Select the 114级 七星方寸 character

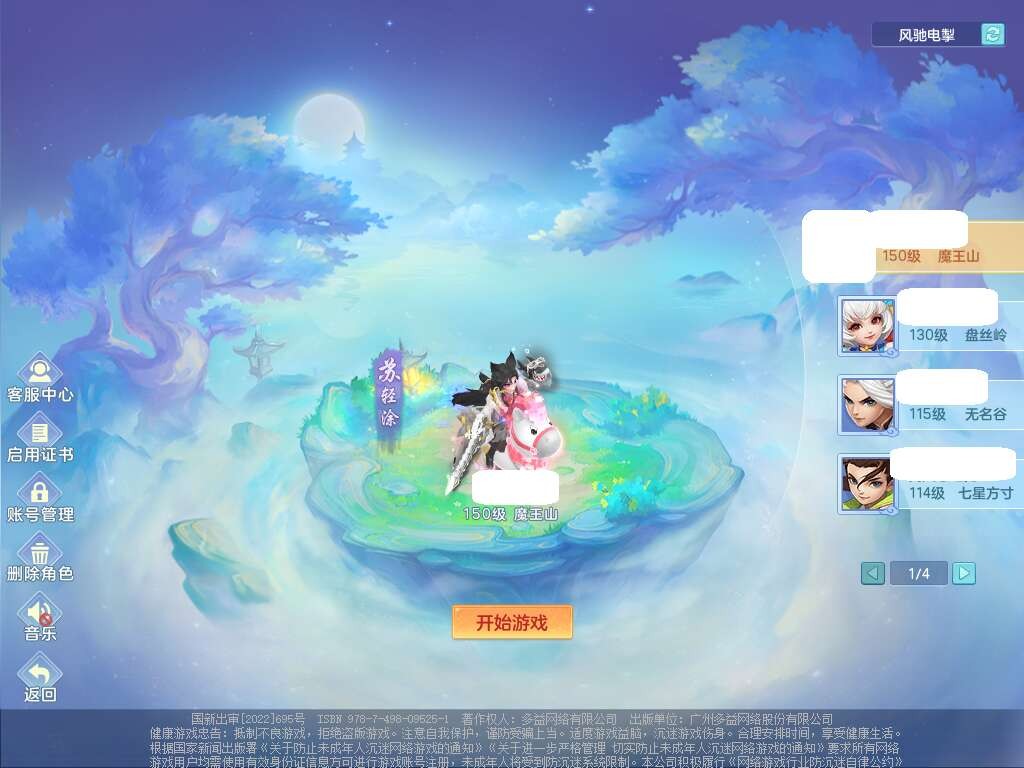point(930,483)
